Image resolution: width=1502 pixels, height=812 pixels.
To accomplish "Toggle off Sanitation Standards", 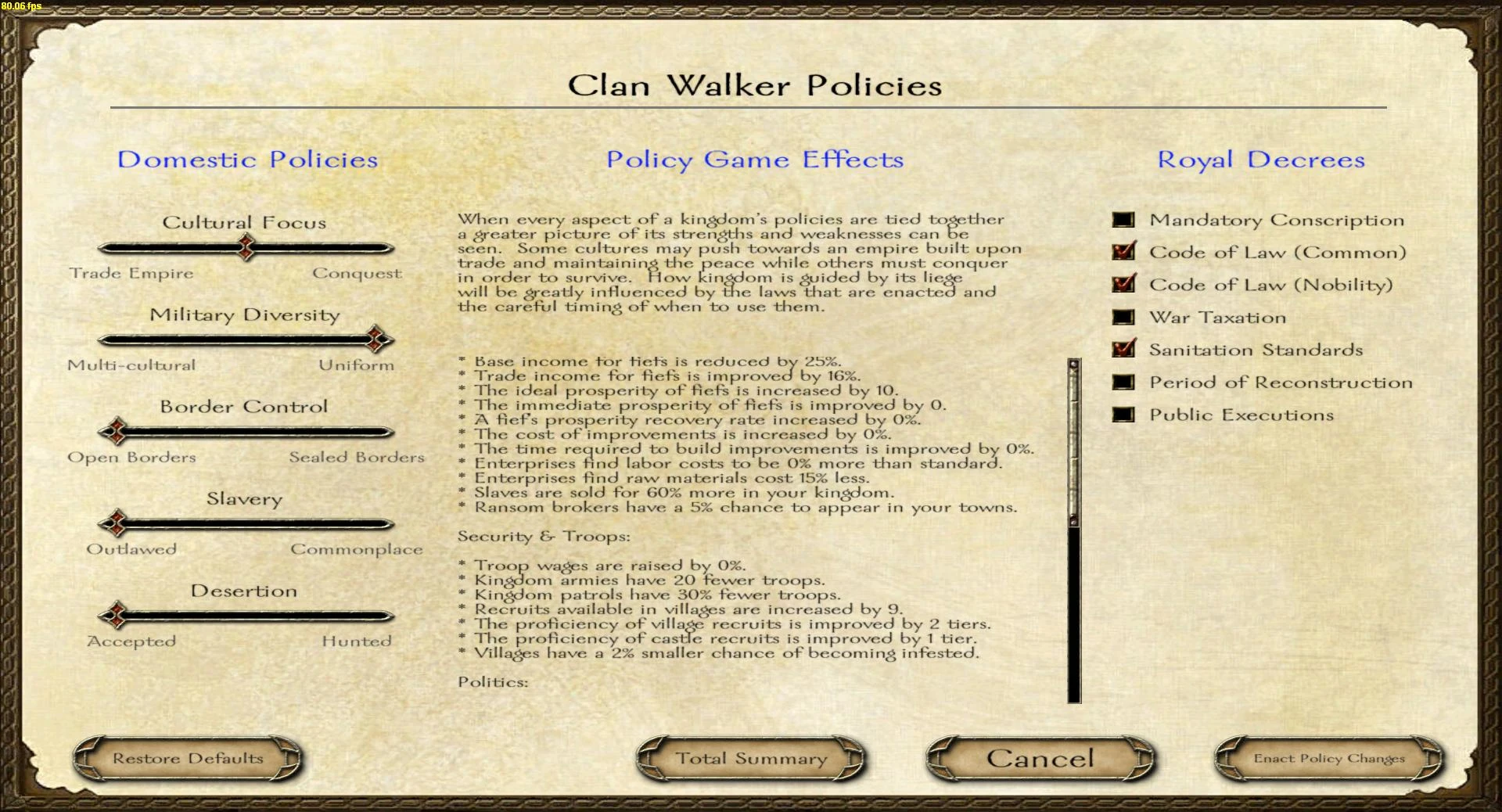I will (1123, 349).
